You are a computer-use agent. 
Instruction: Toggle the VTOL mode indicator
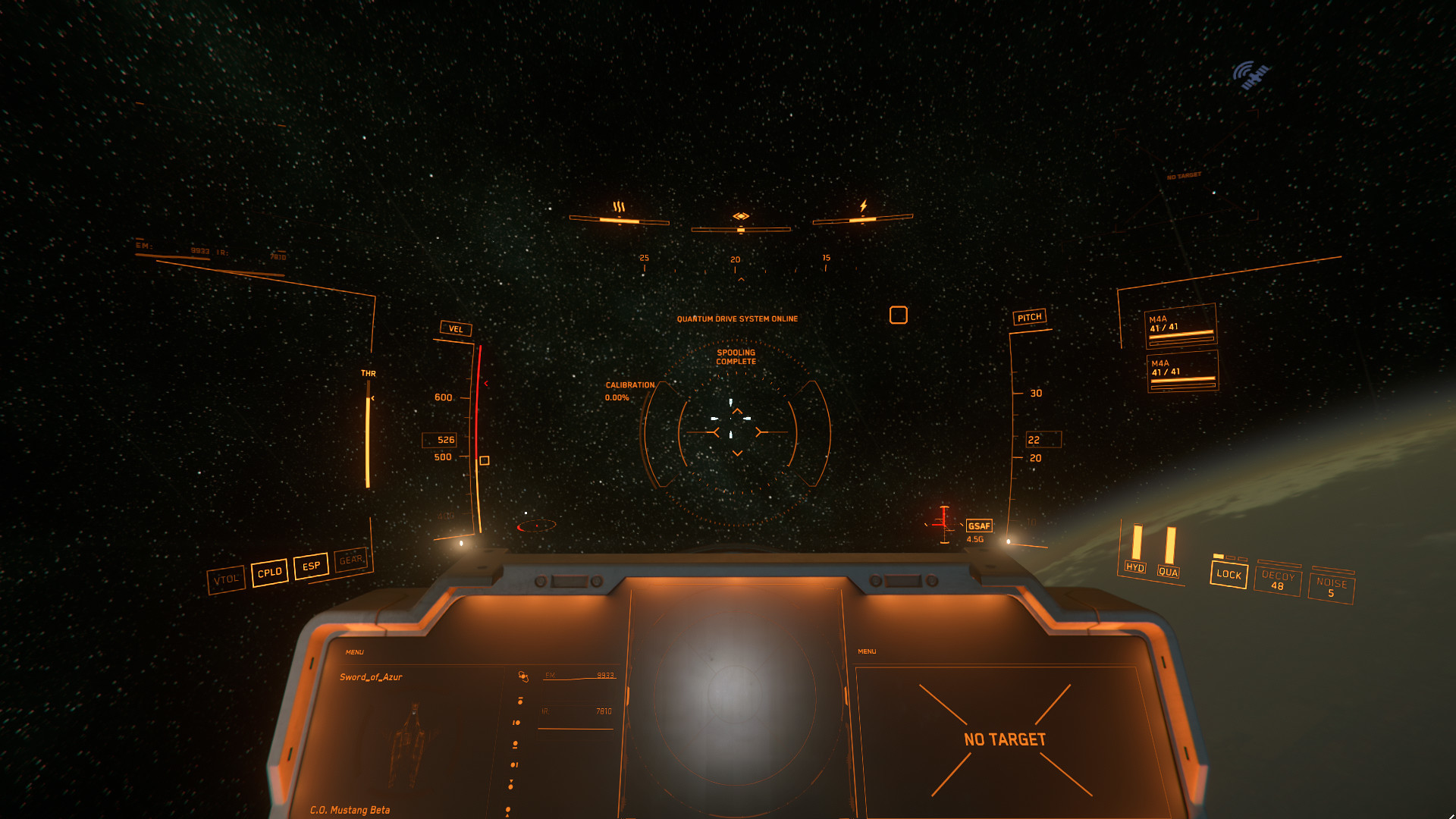click(226, 580)
